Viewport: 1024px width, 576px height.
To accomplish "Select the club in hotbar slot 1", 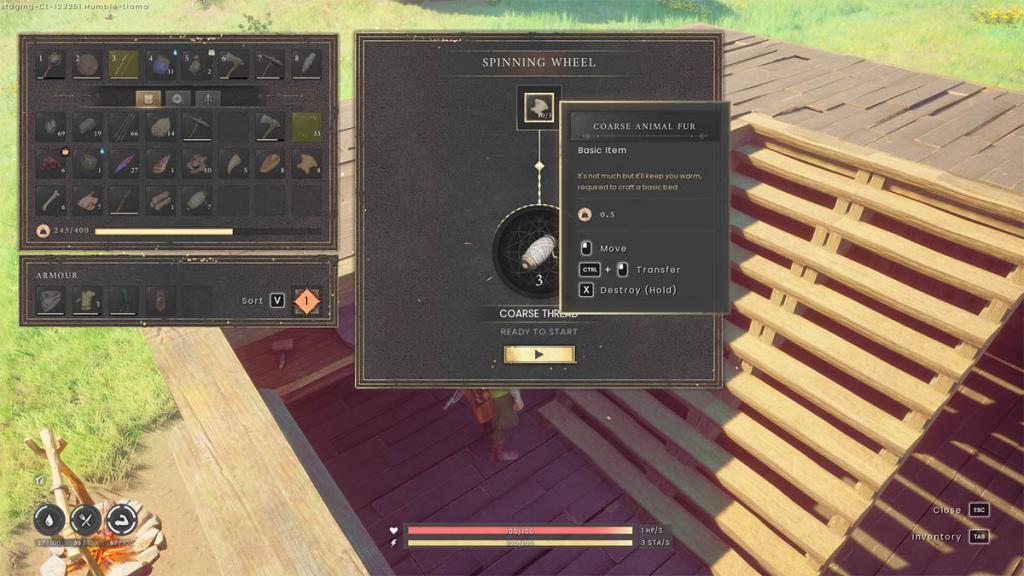I will (51, 65).
